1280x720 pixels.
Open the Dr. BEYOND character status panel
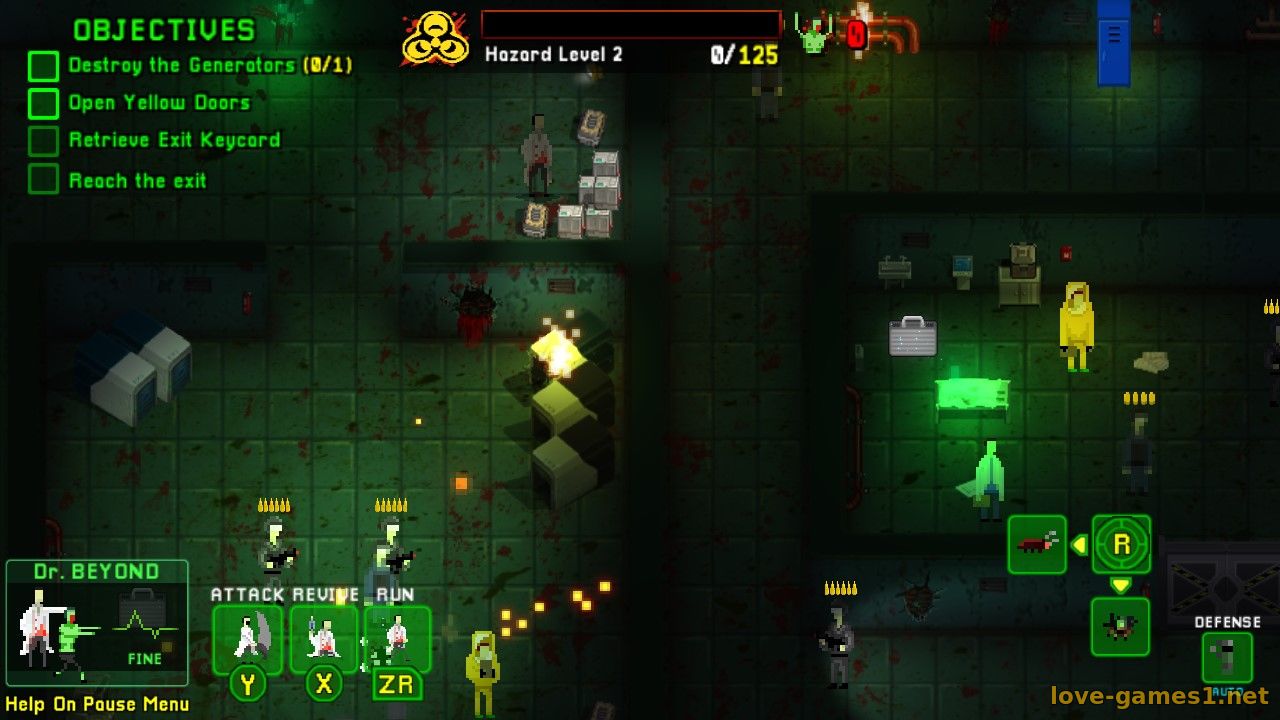[97, 623]
